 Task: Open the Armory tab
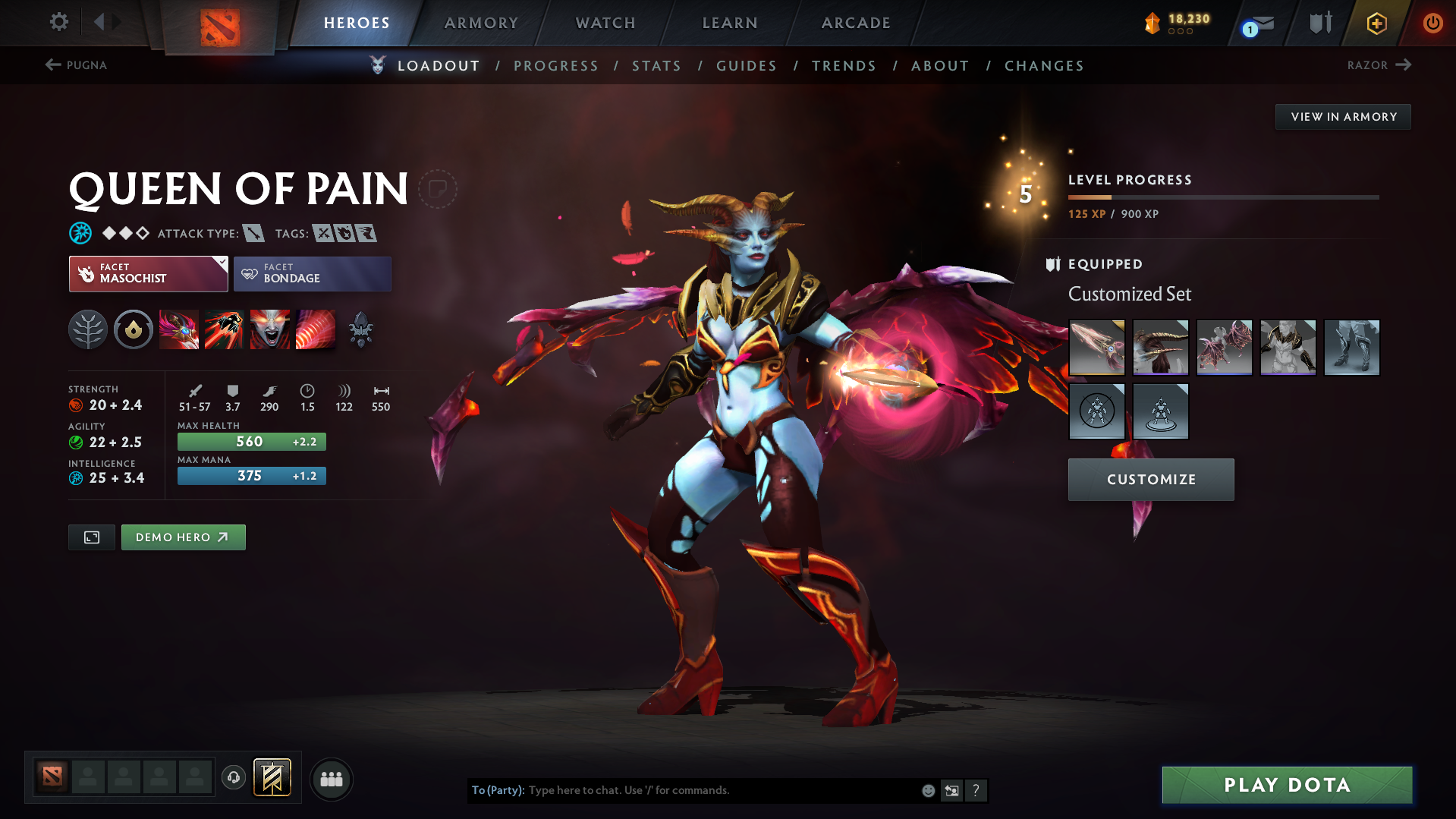pyautogui.click(x=481, y=23)
